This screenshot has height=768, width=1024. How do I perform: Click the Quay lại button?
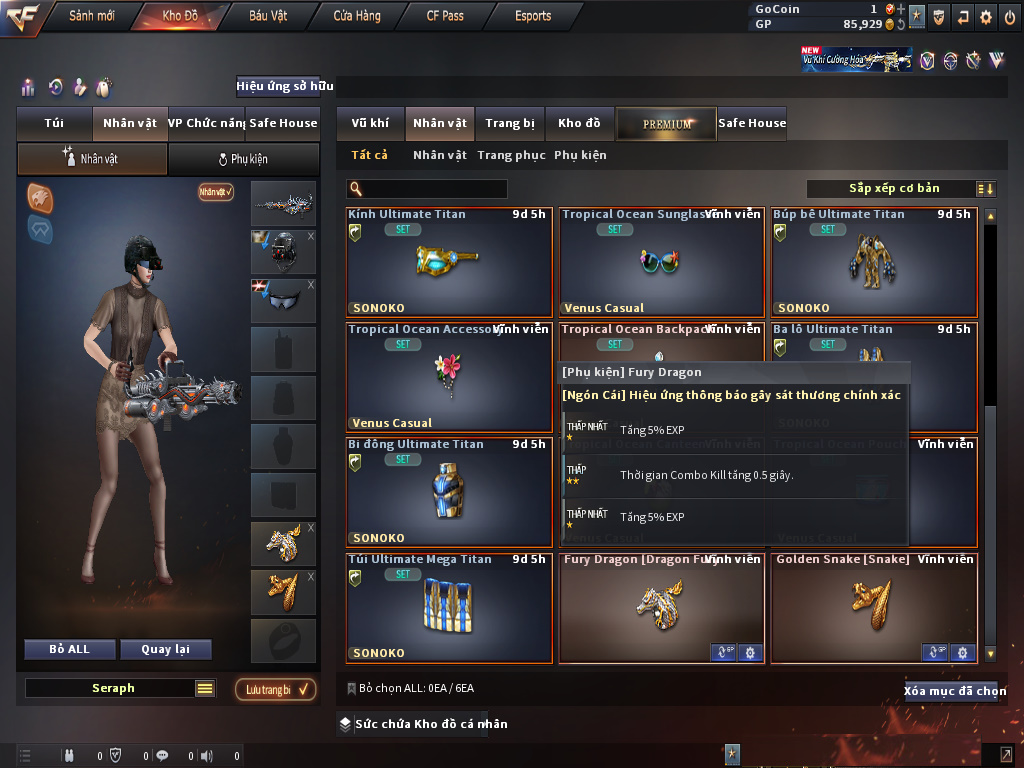pyautogui.click(x=165, y=649)
